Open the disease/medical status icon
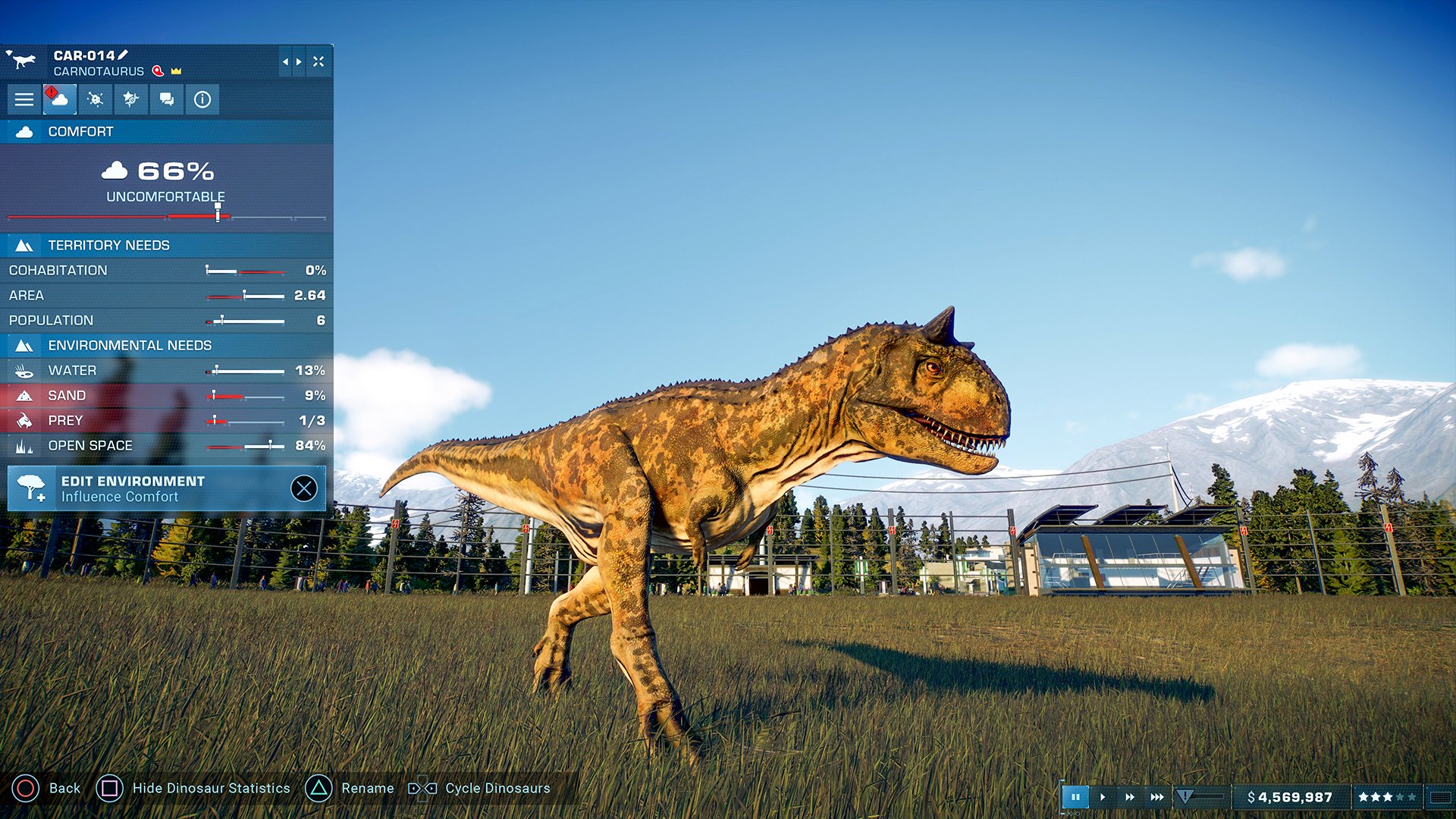The height and width of the screenshot is (819, 1456). pos(95,101)
